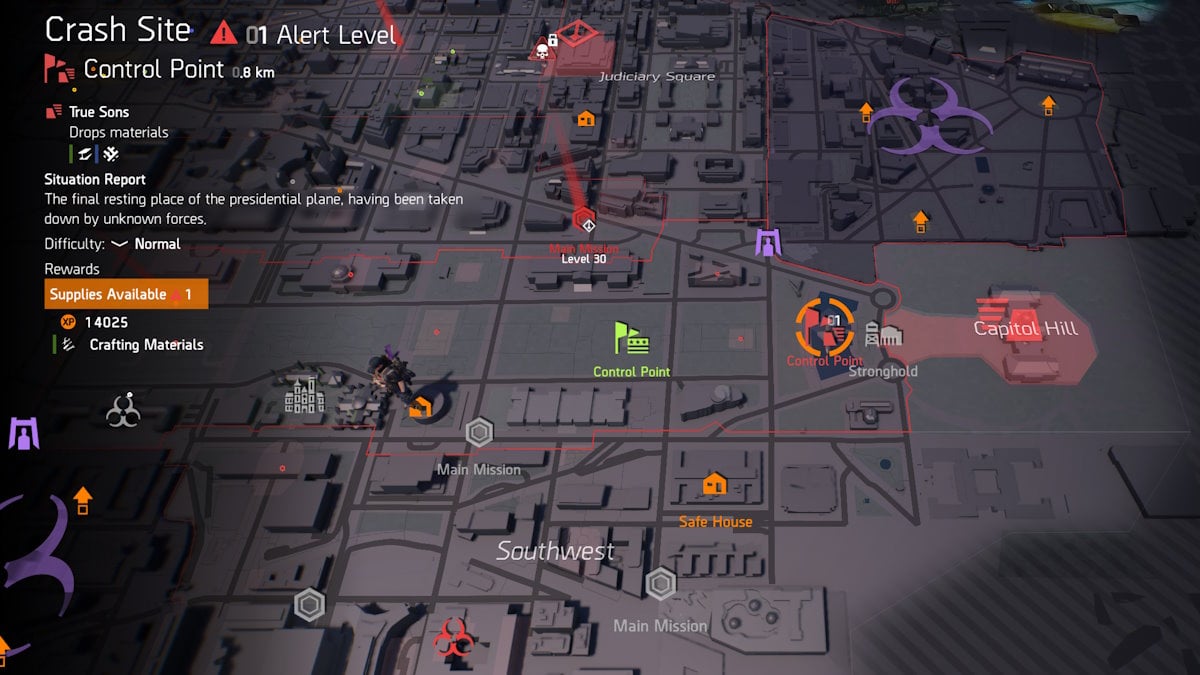Choose the red Capitol Hill marker
The width and height of the screenshot is (1200, 675).
(x=1023, y=322)
